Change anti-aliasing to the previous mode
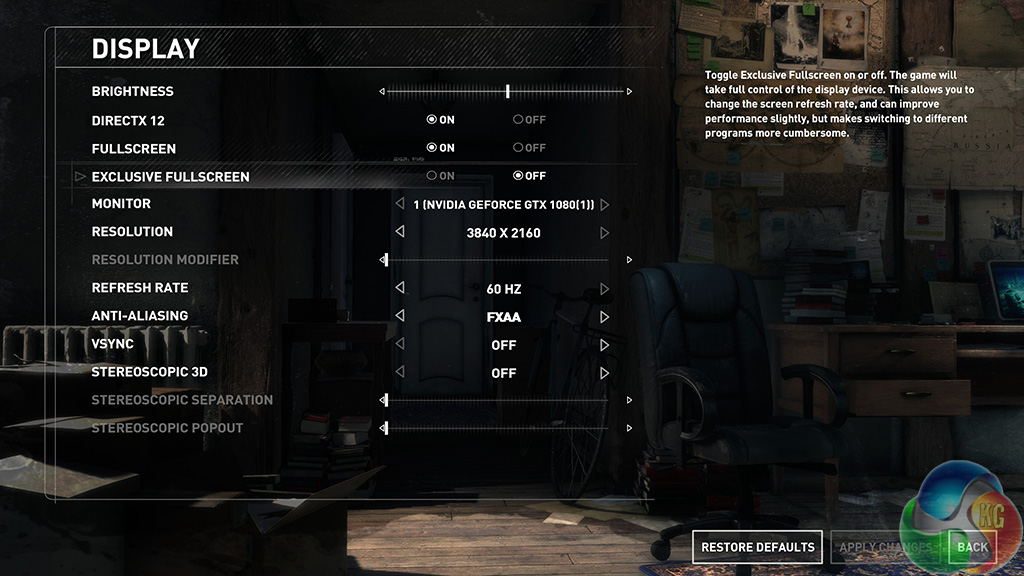 point(400,316)
